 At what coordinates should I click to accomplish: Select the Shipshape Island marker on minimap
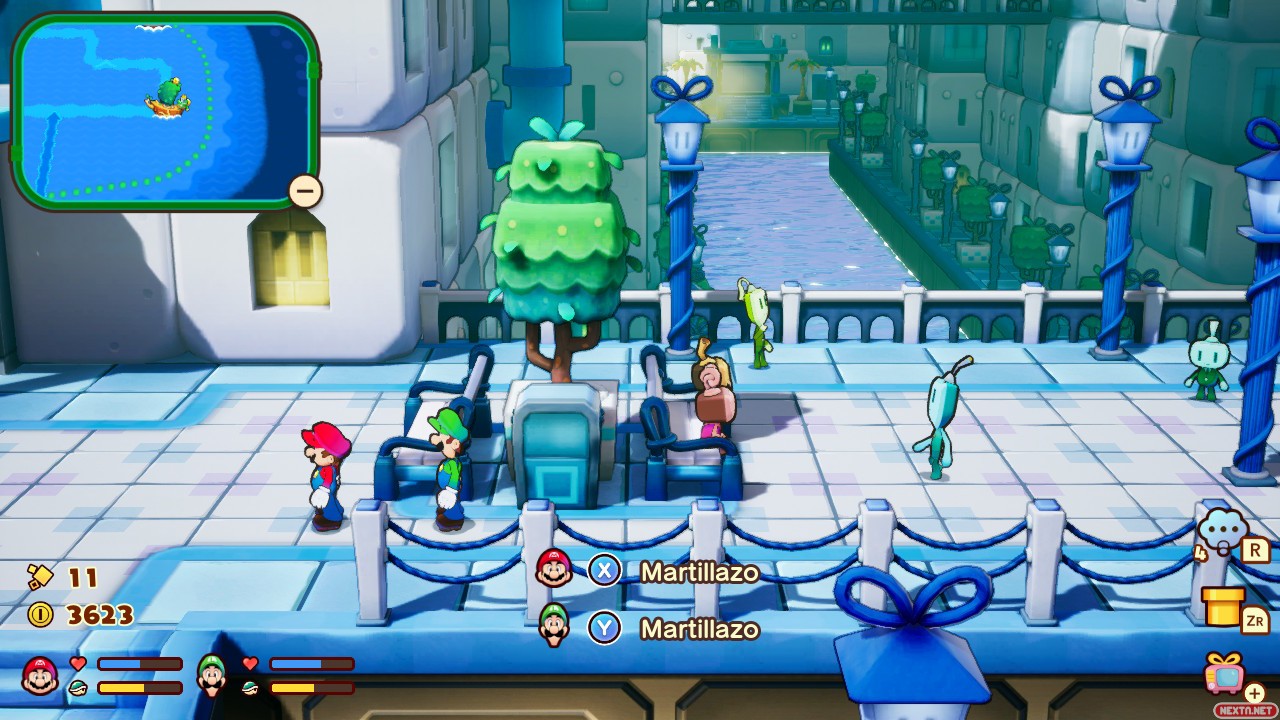click(x=168, y=97)
